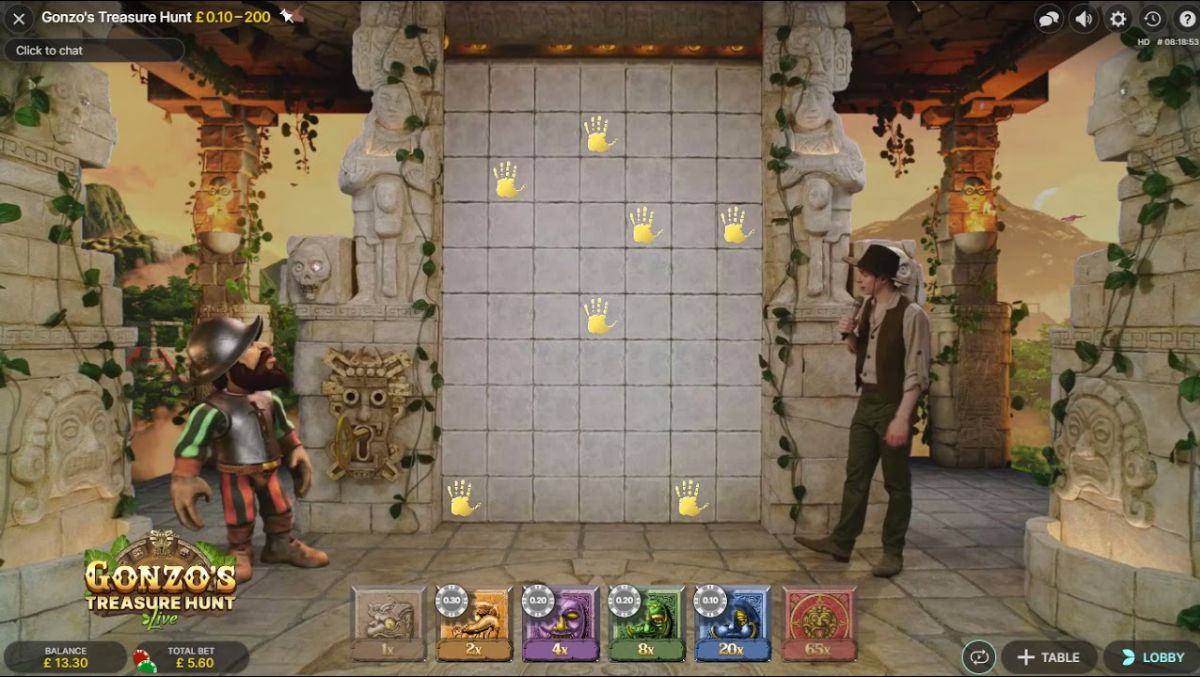Select the brown 1x stone bet
Screen dimensions: 1200x677
click(389, 622)
